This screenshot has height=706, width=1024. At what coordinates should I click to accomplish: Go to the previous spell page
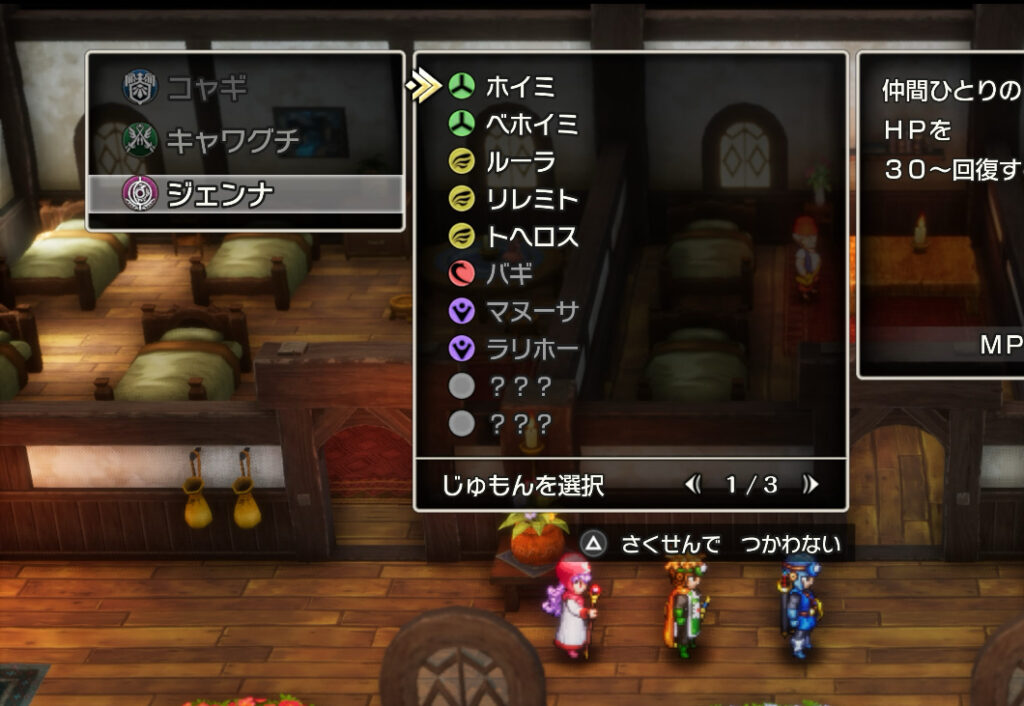click(x=693, y=485)
